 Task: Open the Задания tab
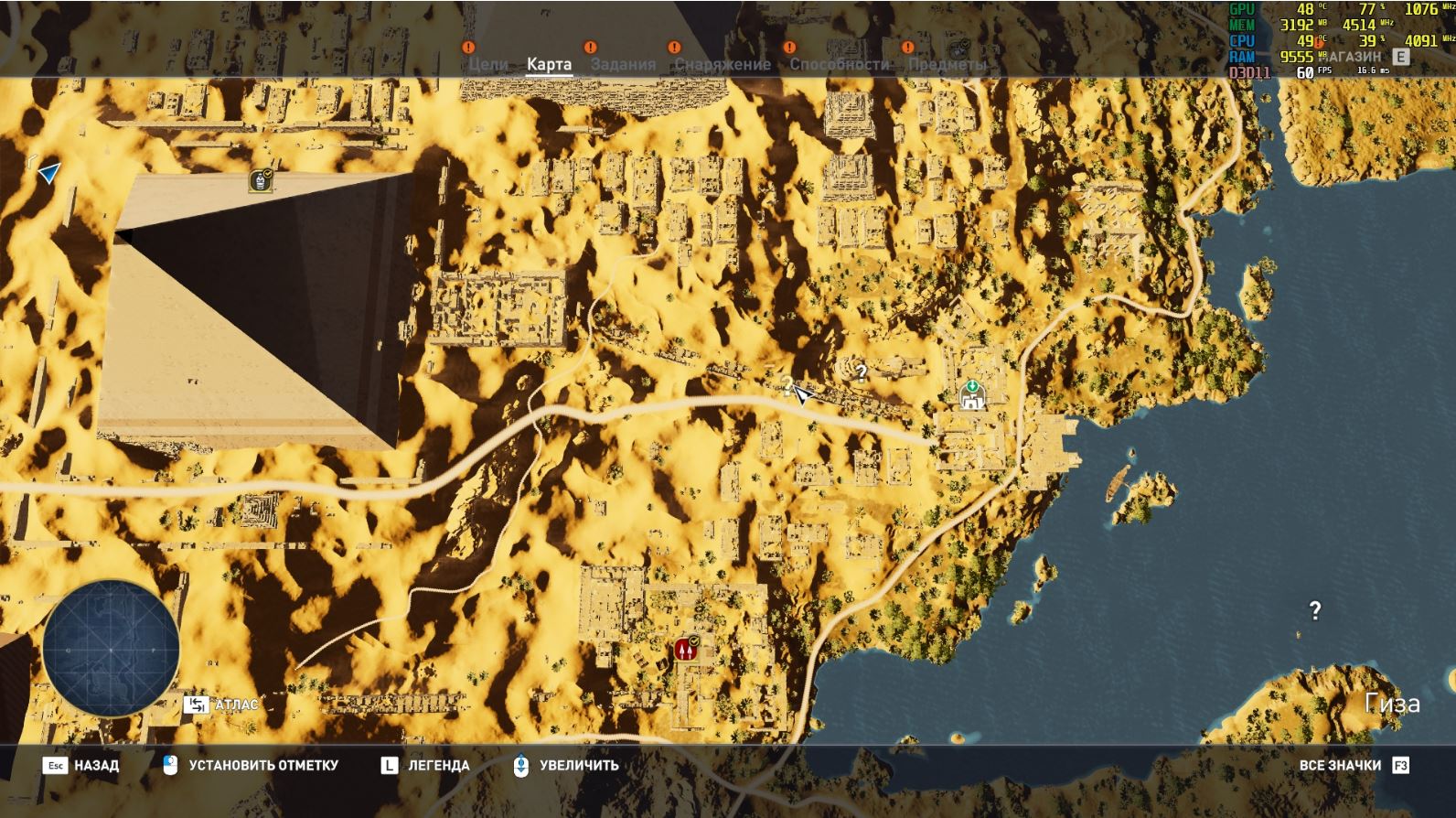[x=623, y=64]
